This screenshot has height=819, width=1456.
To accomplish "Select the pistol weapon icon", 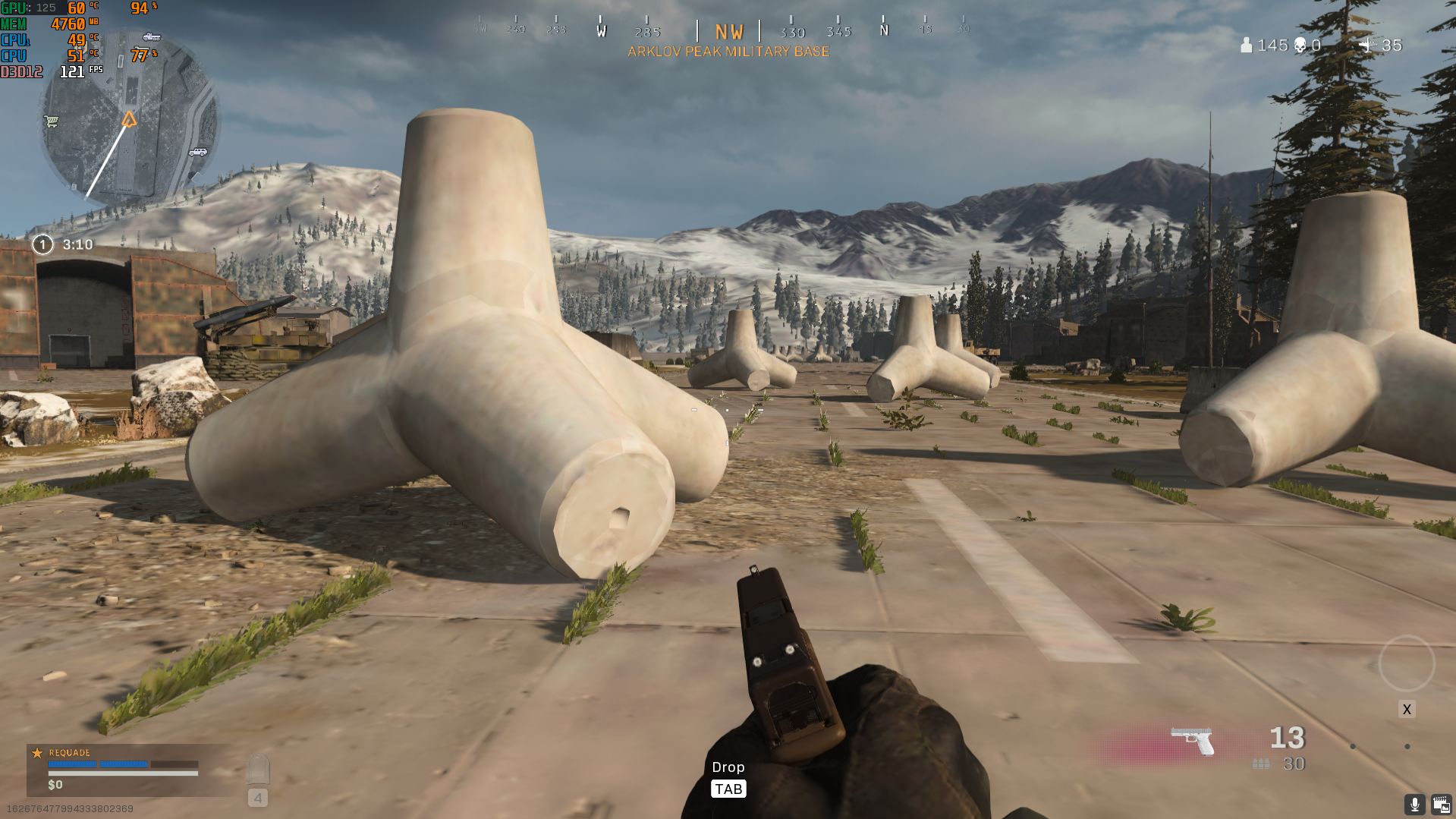I will (1192, 740).
